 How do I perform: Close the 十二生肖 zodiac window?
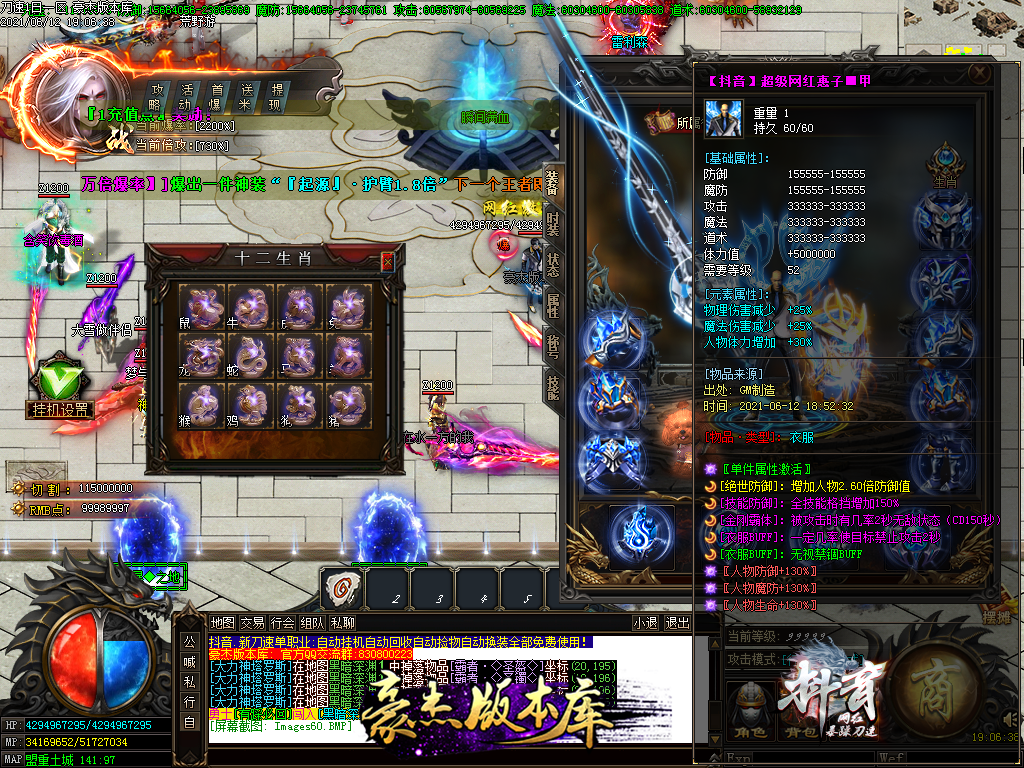coord(388,261)
